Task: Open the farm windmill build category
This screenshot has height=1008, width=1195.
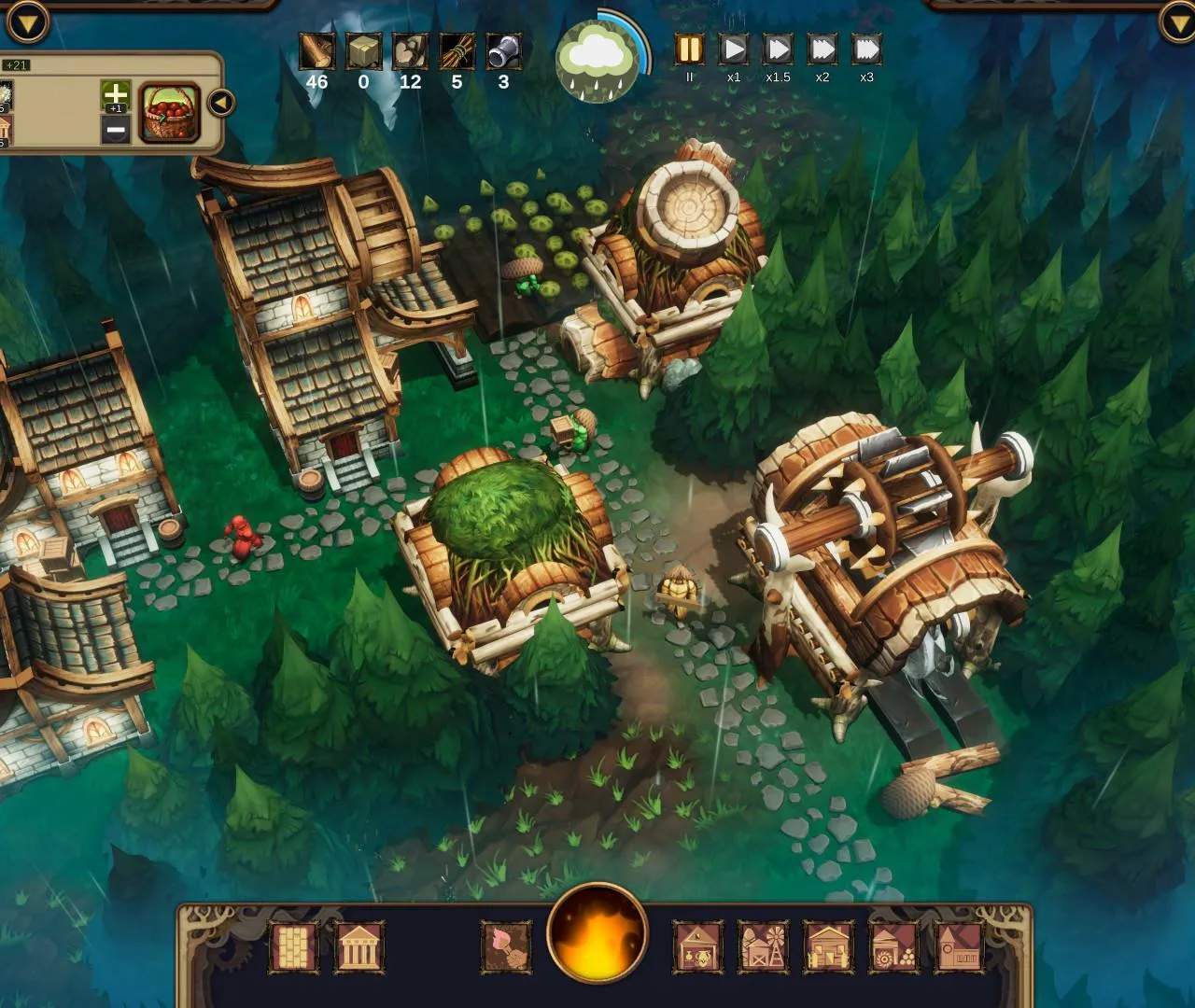Action: coord(764,947)
